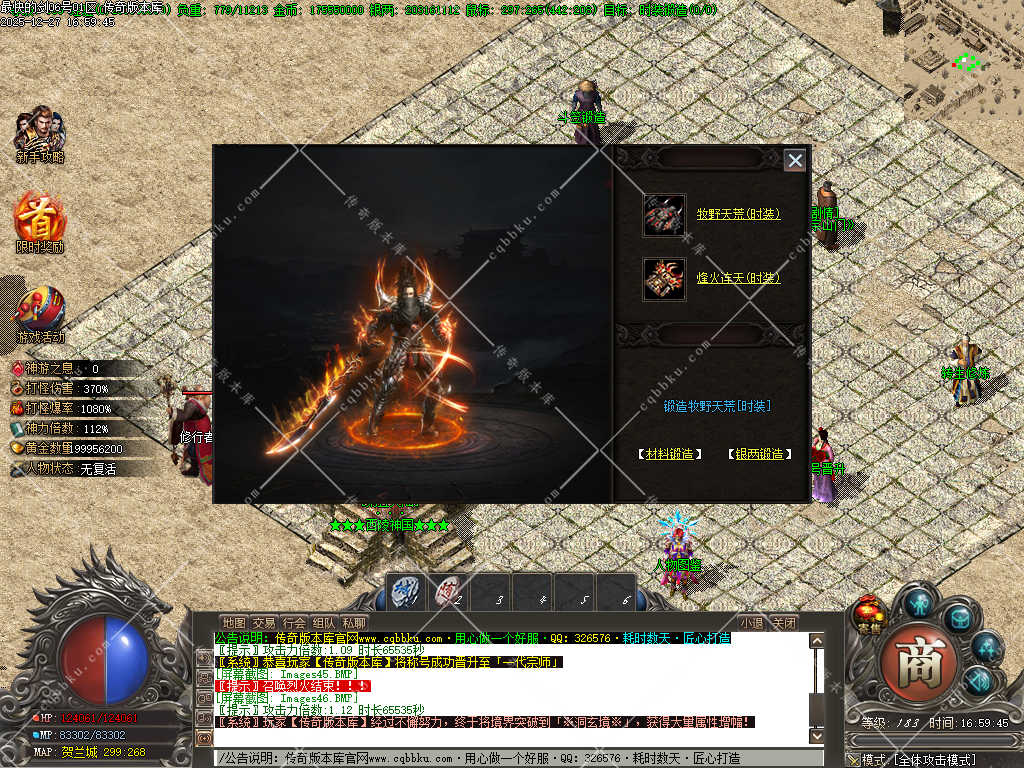Open the 新手攻略 beginner guide
This screenshot has height=768, width=1024.
click(40, 133)
